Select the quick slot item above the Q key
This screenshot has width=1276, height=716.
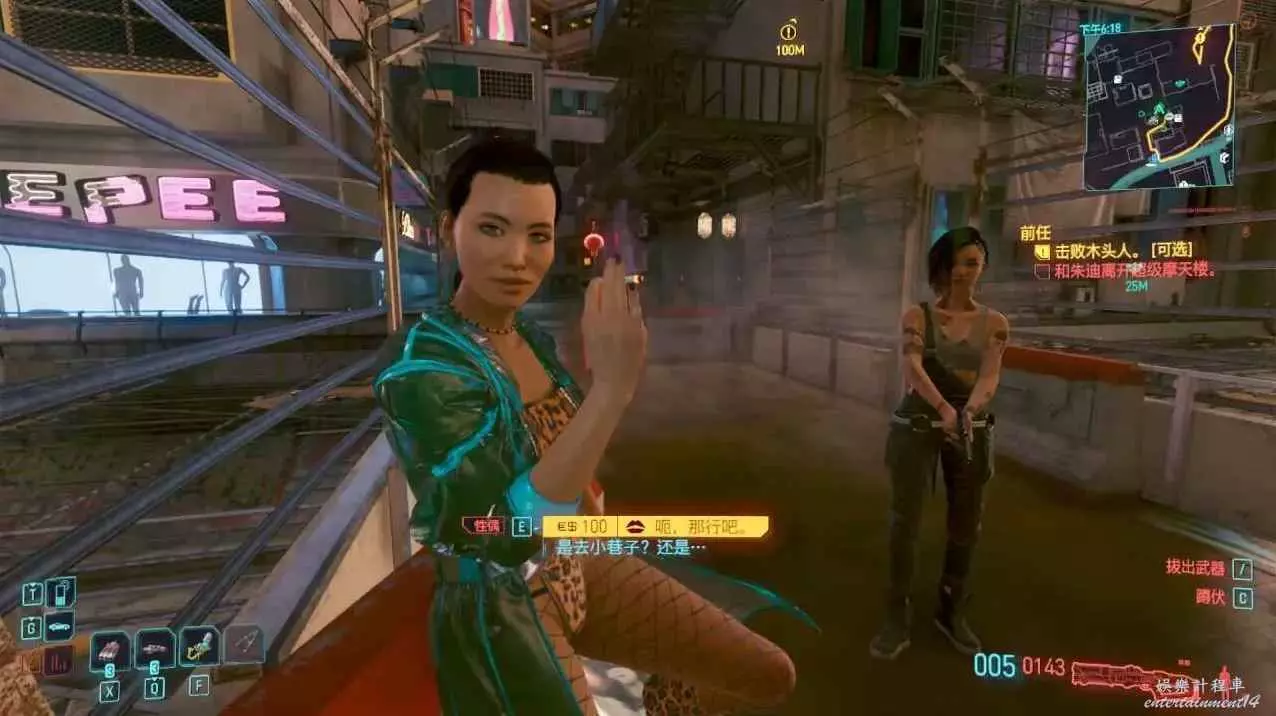point(155,650)
